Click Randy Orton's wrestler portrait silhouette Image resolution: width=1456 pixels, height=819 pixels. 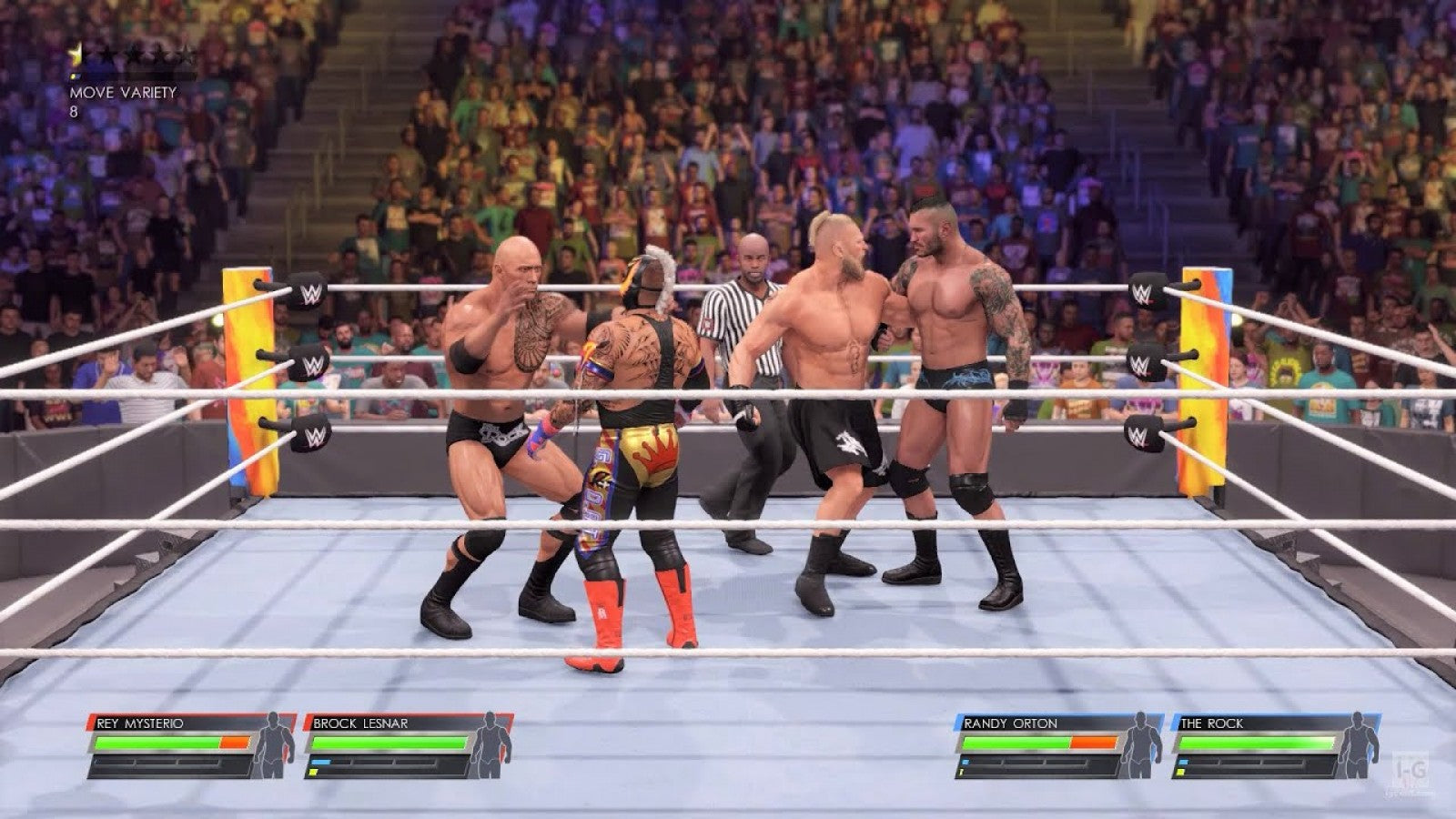[x=1140, y=746]
